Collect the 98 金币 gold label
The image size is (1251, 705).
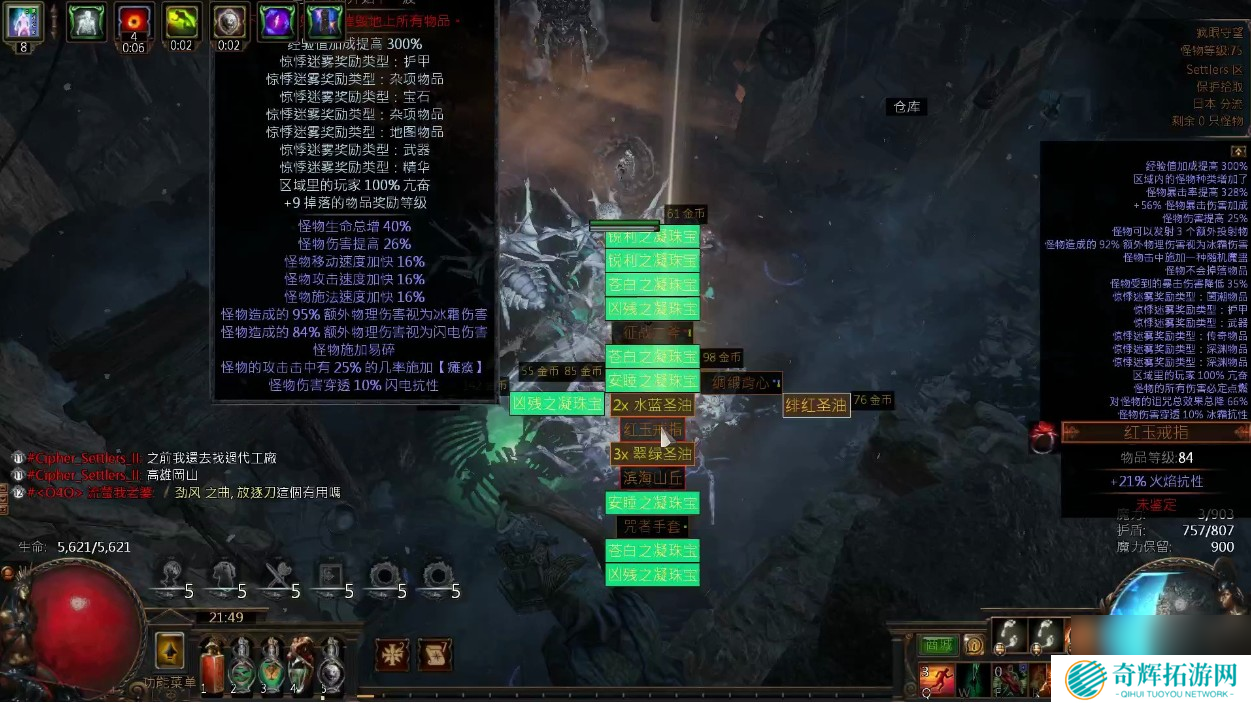(x=722, y=357)
